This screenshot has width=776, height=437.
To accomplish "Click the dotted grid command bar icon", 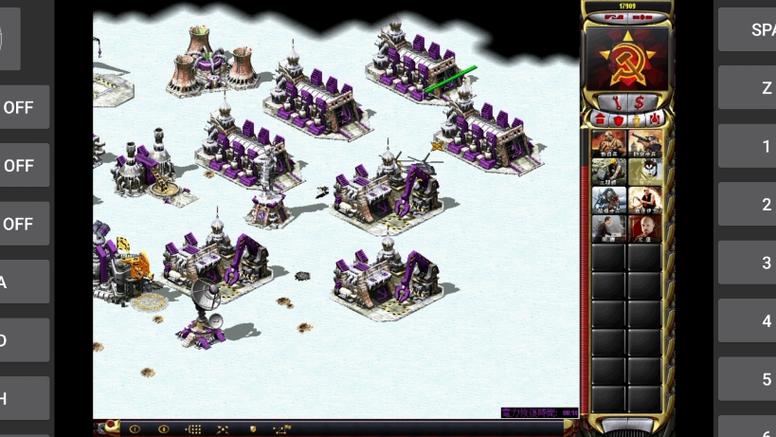I will [194, 429].
